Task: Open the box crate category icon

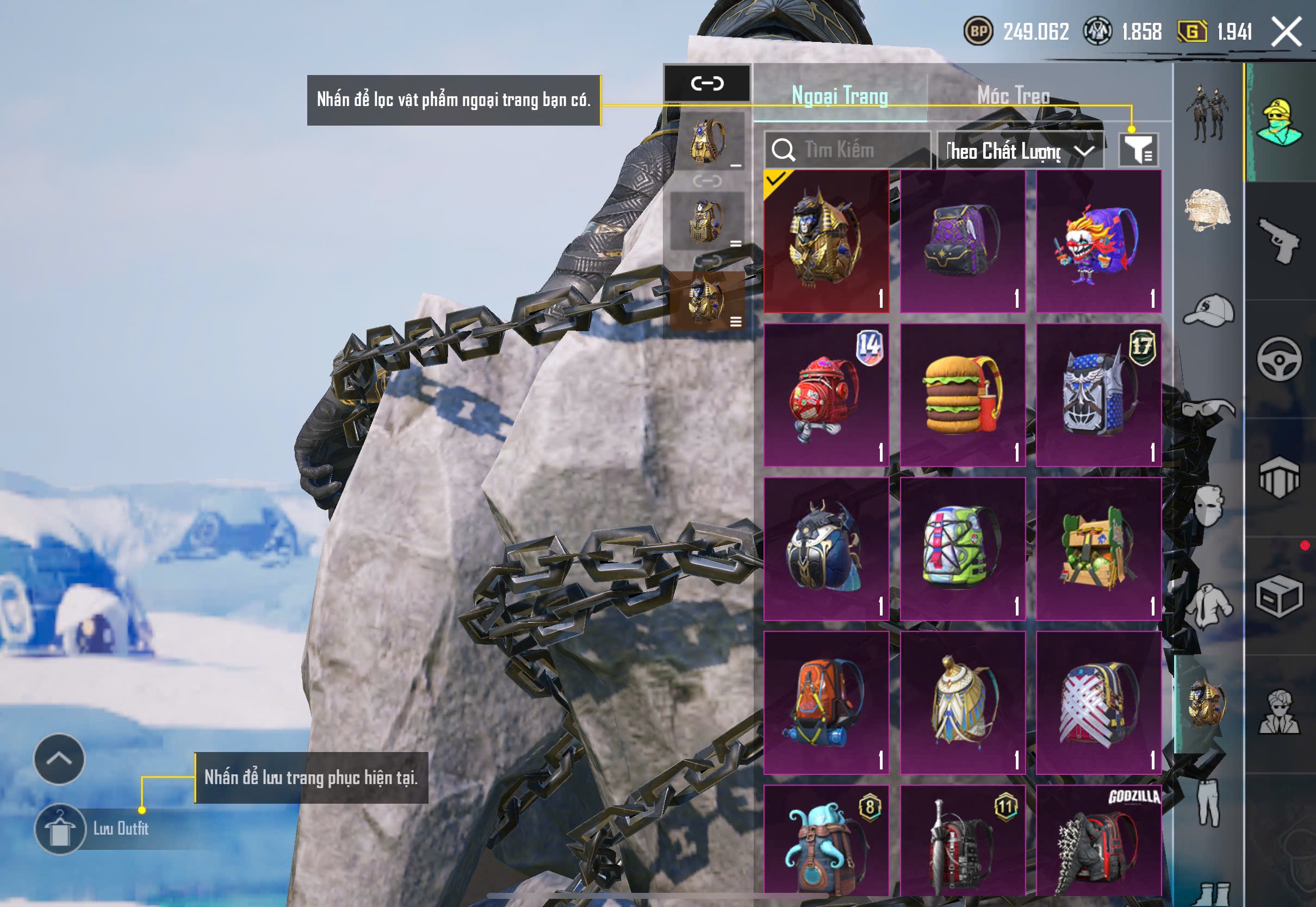Action: [1279, 596]
